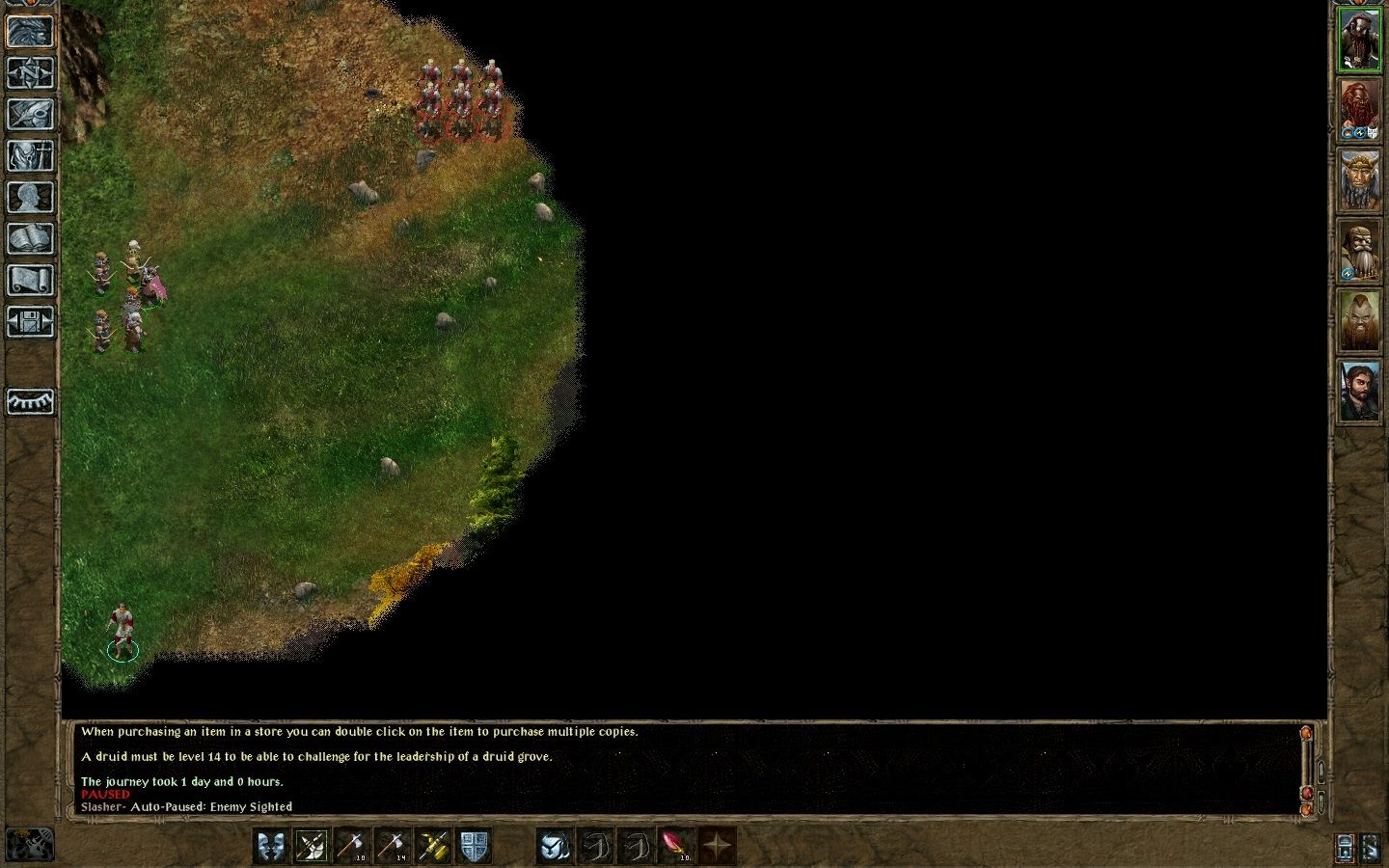Open the priest scroll button
The height and width of the screenshot is (868, 1389).
(x=31, y=280)
